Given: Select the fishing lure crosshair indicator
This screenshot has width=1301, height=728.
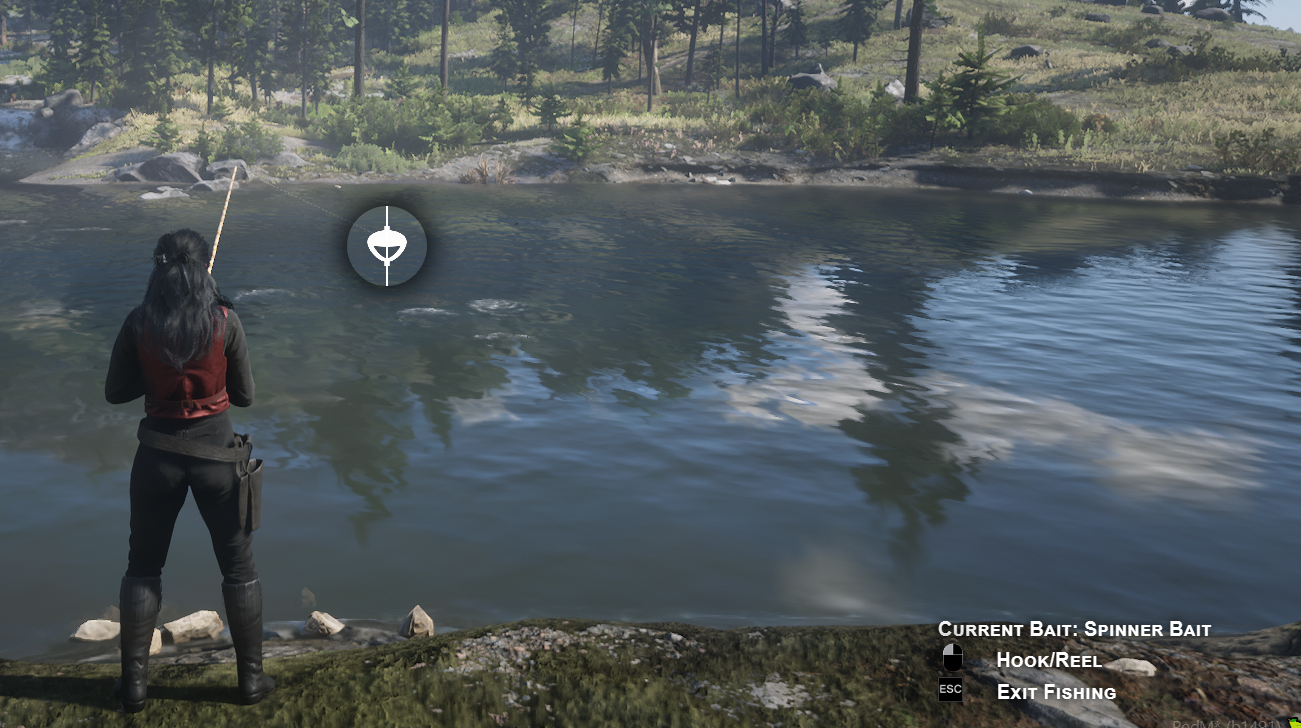Looking at the screenshot, I should (x=387, y=245).
